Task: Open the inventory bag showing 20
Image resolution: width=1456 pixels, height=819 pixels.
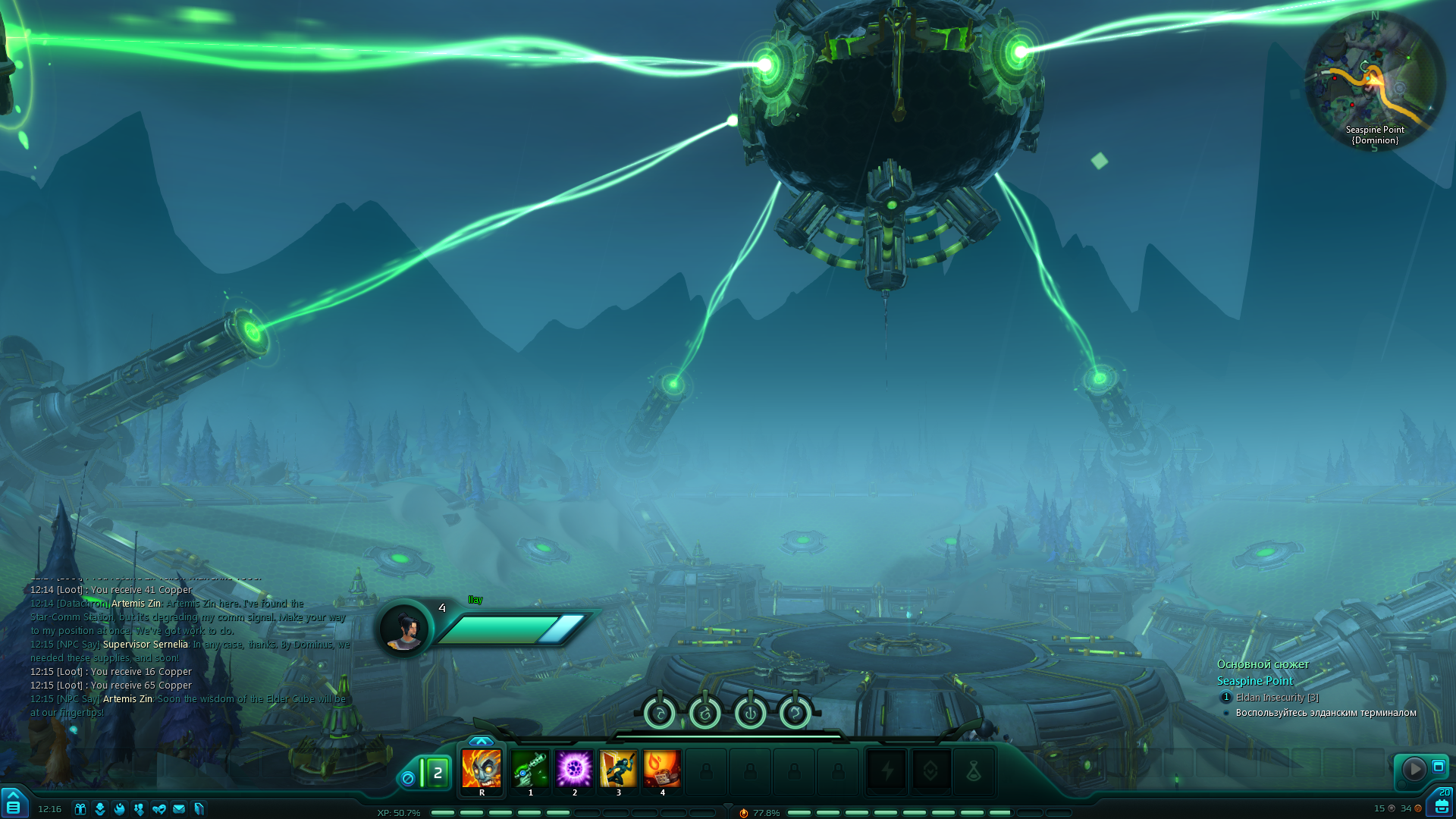Action: click(1442, 805)
